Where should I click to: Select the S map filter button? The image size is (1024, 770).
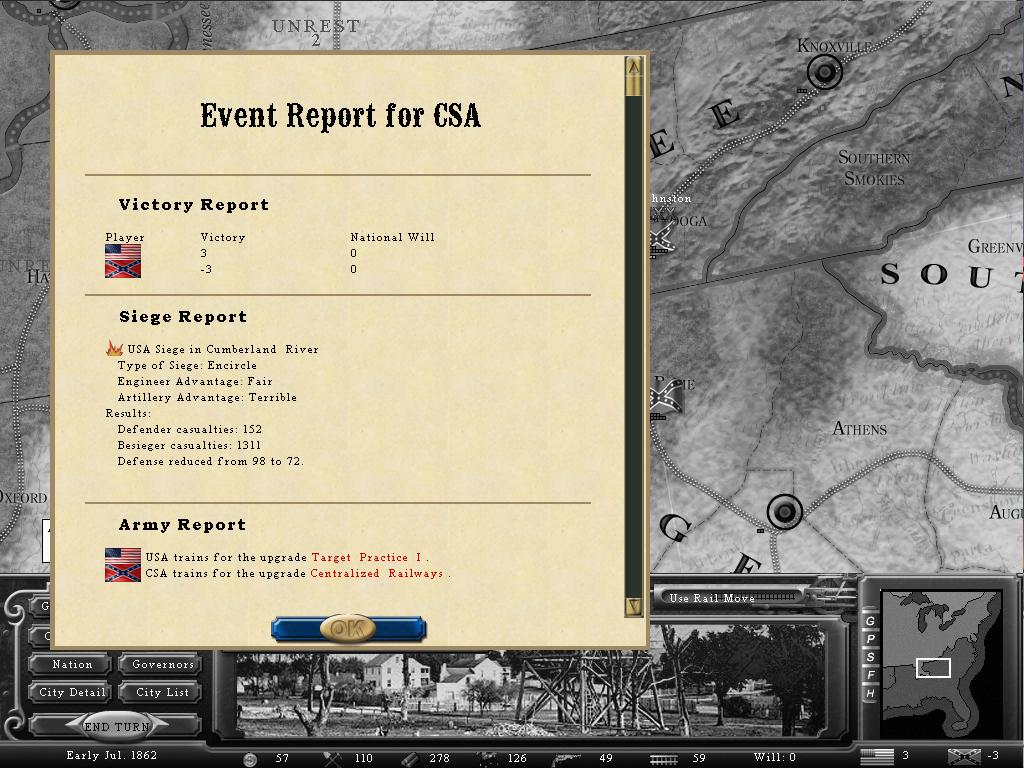pyautogui.click(x=870, y=657)
